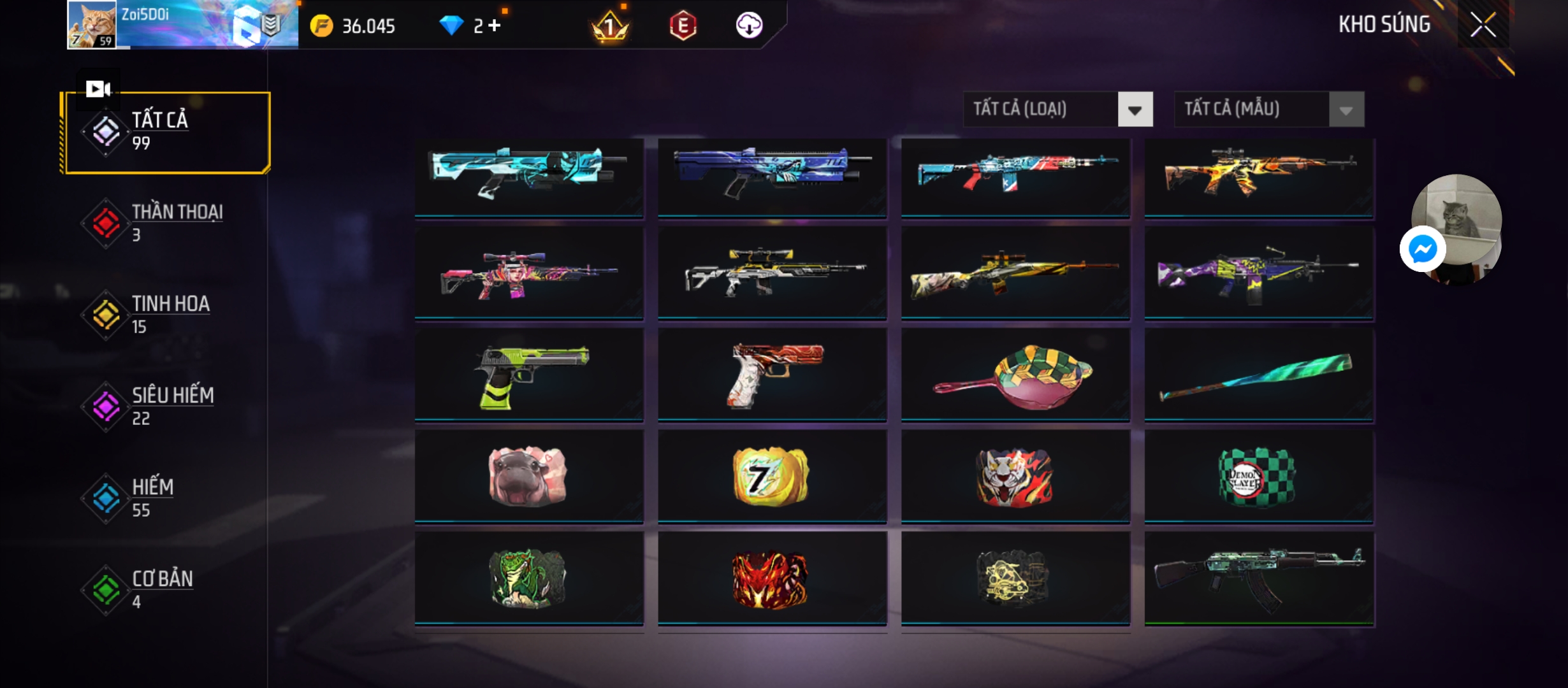Select the Tất Cả category tab
Image resolution: width=1568 pixels, height=688 pixels.
point(167,133)
